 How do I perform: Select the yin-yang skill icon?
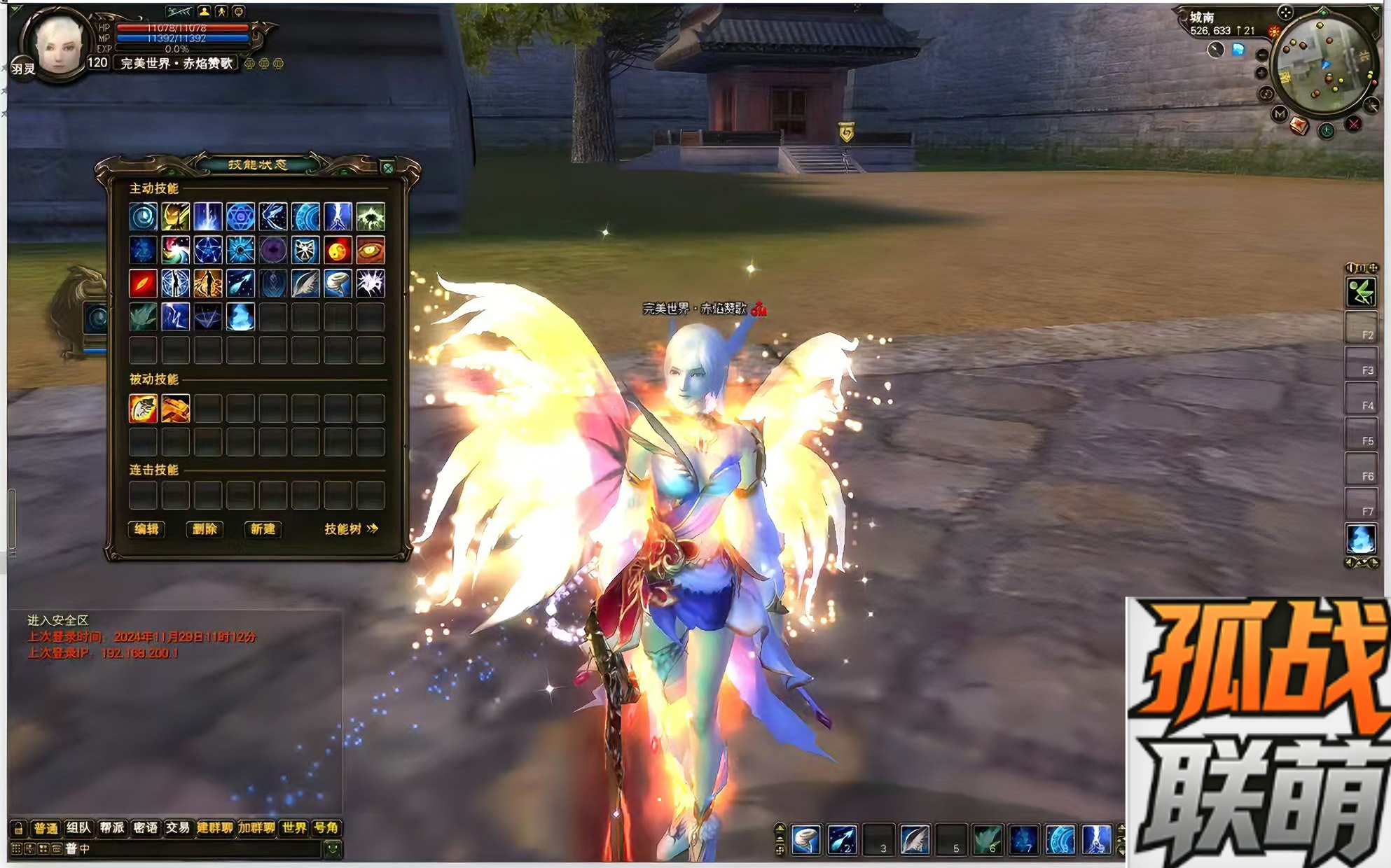coord(338,250)
